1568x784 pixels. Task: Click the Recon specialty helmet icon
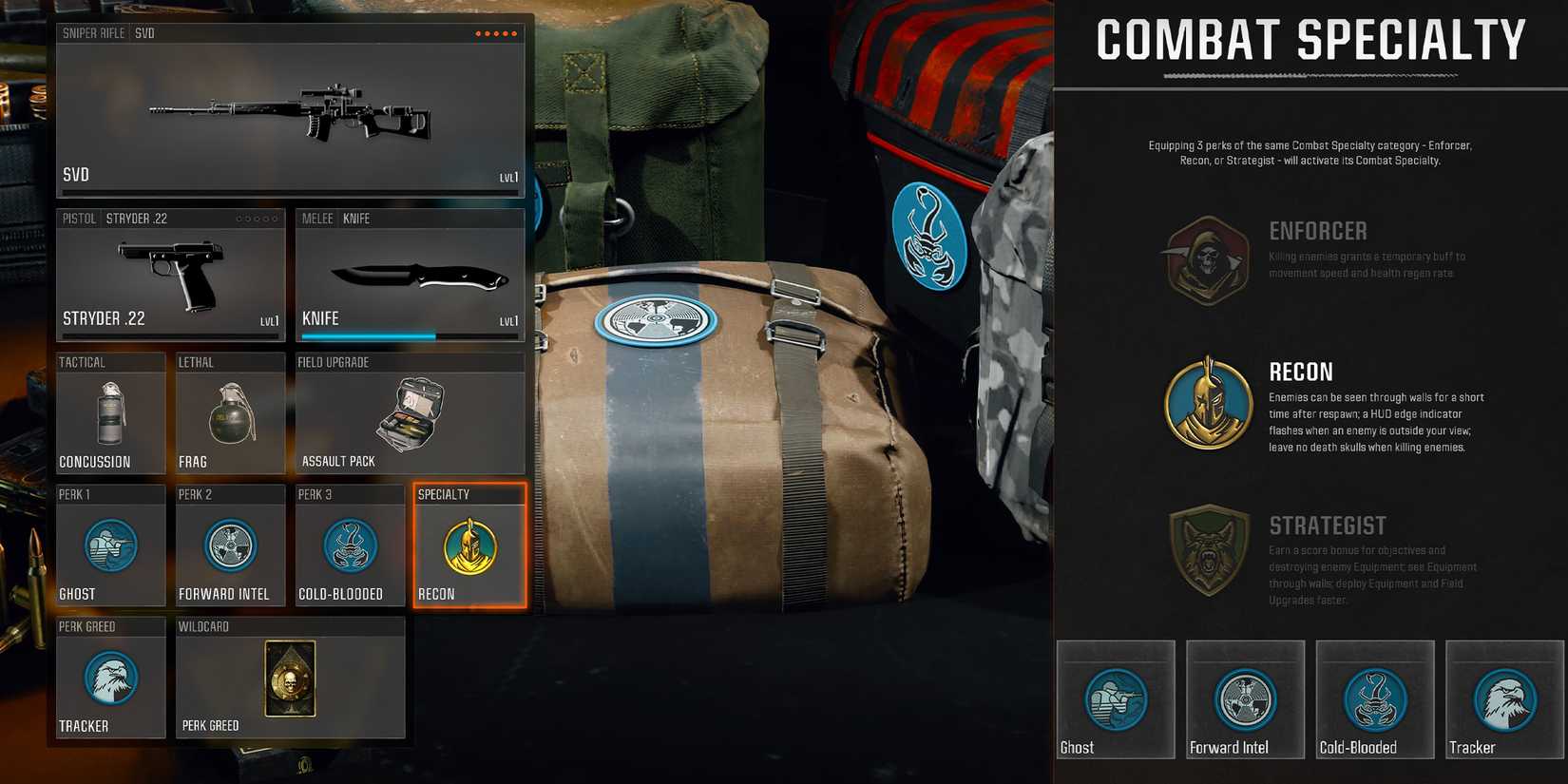pyautogui.click(x=468, y=546)
